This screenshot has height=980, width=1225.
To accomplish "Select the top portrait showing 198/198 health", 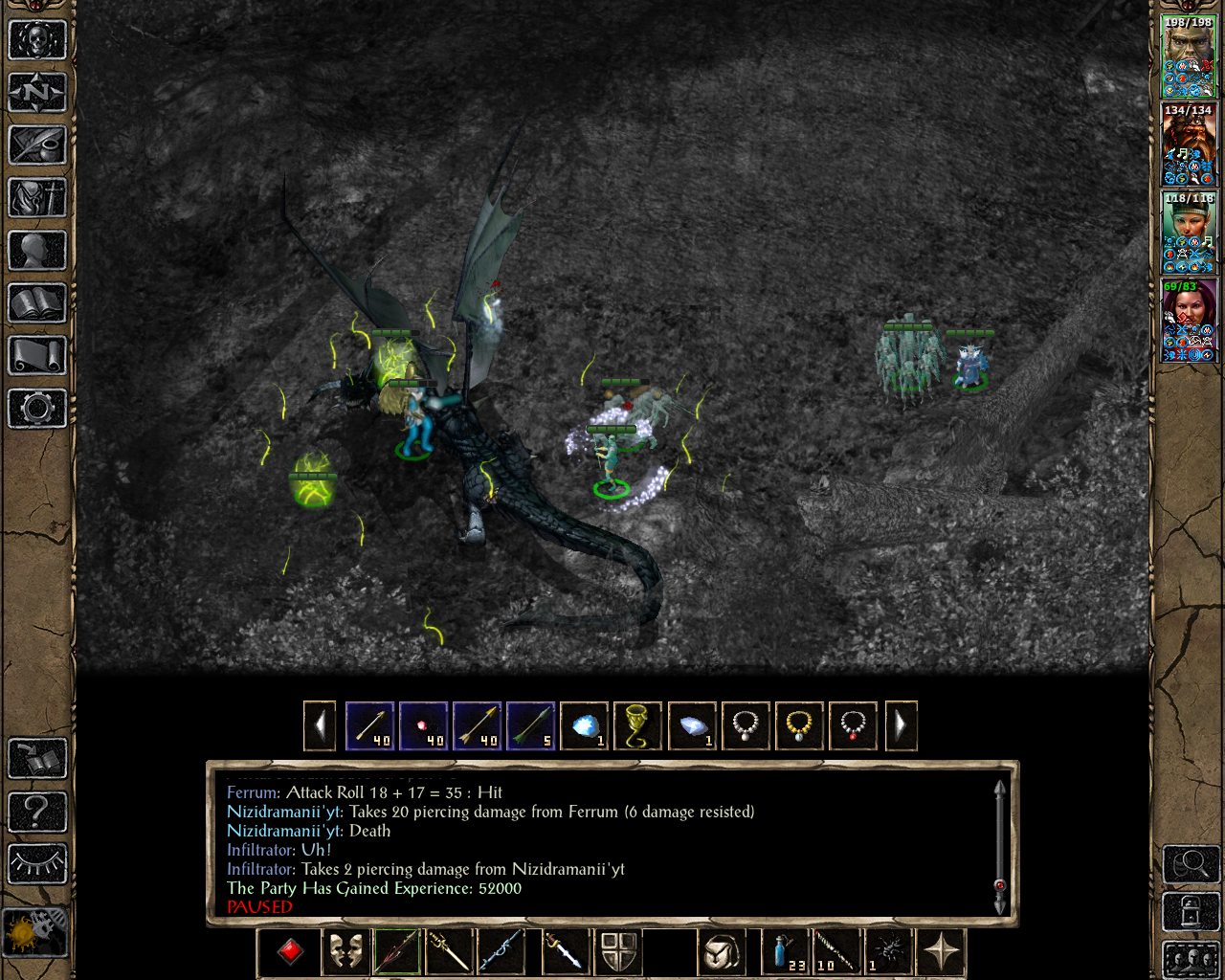I will pyautogui.click(x=1188, y=53).
